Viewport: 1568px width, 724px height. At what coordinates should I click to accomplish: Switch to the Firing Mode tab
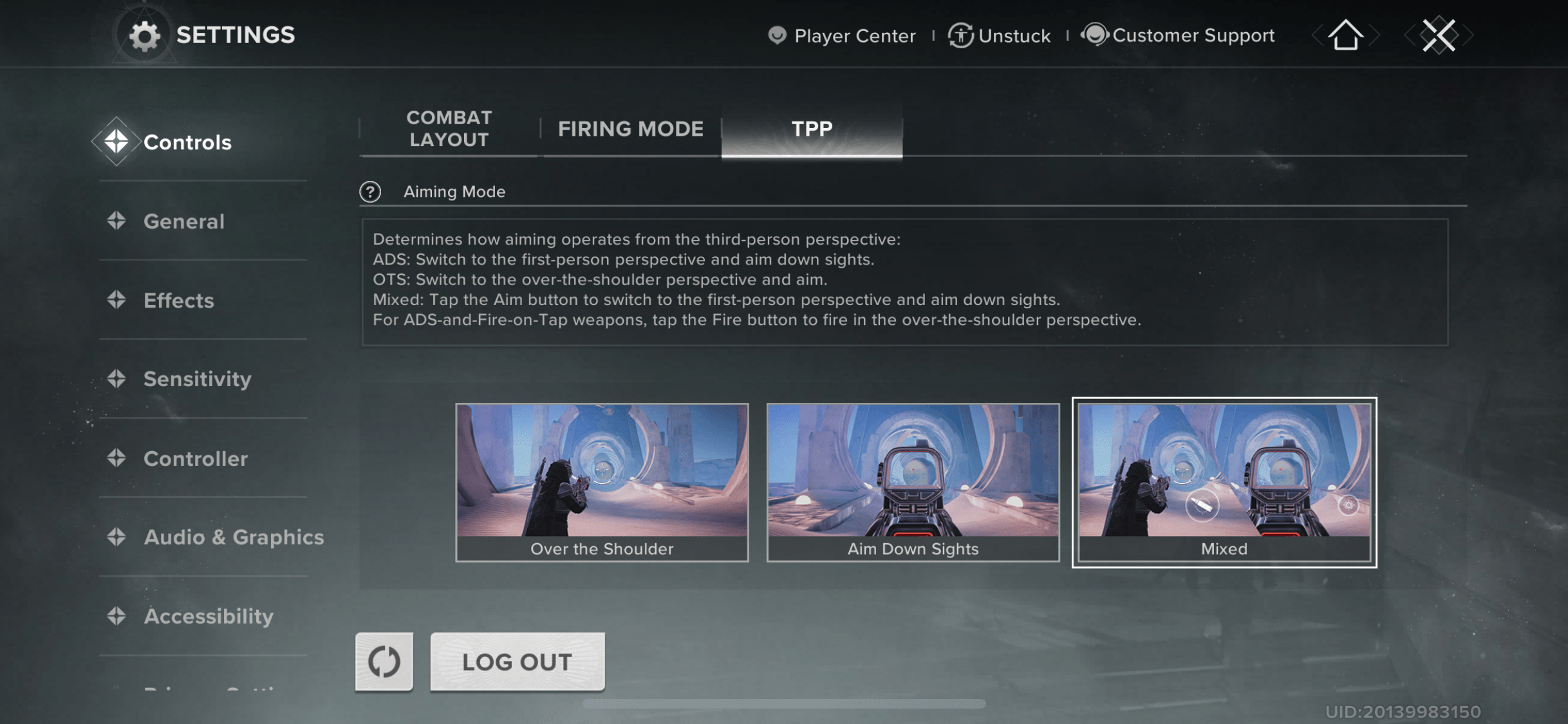tap(630, 129)
